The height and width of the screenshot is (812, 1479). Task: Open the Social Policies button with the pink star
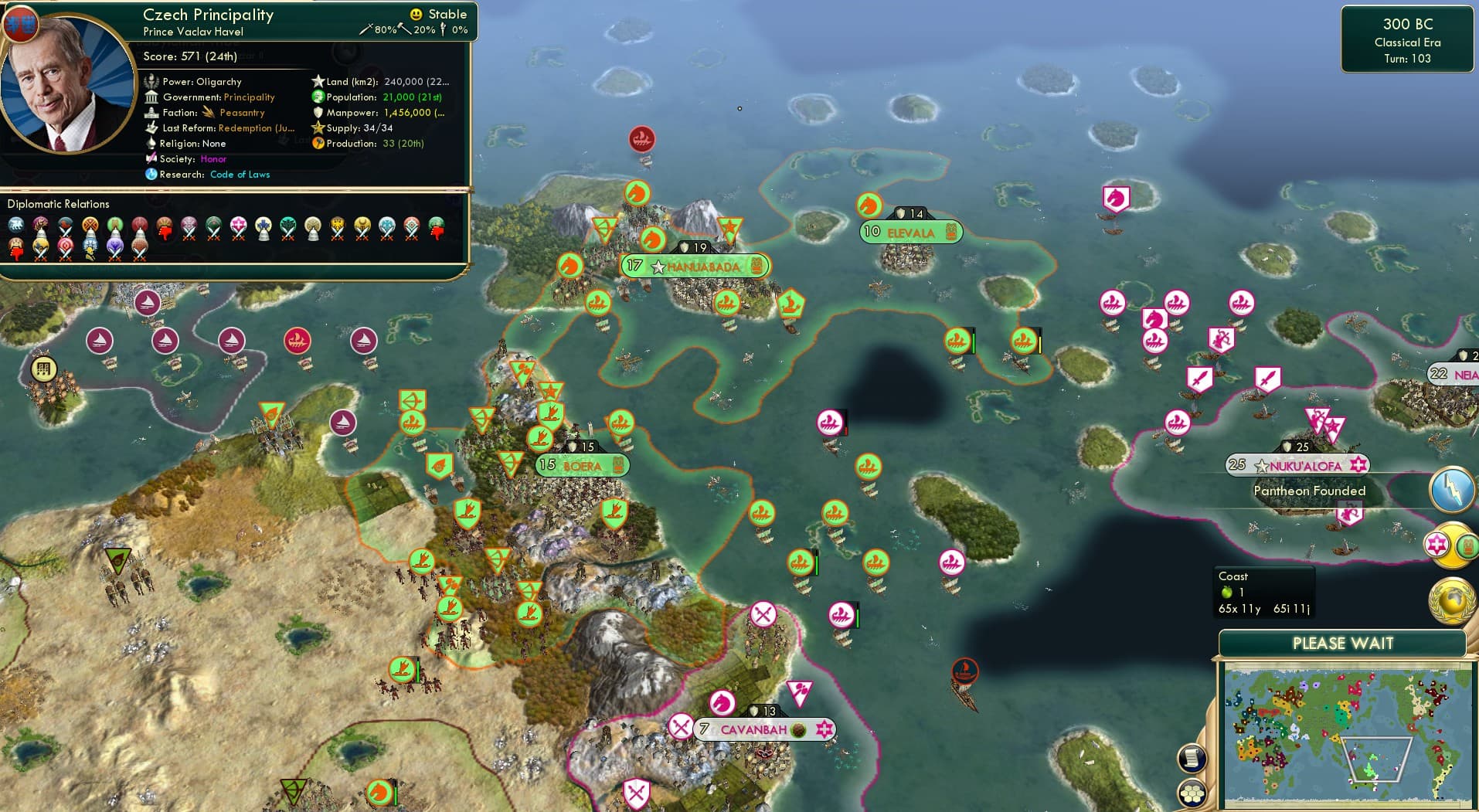tap(1437, 543)
